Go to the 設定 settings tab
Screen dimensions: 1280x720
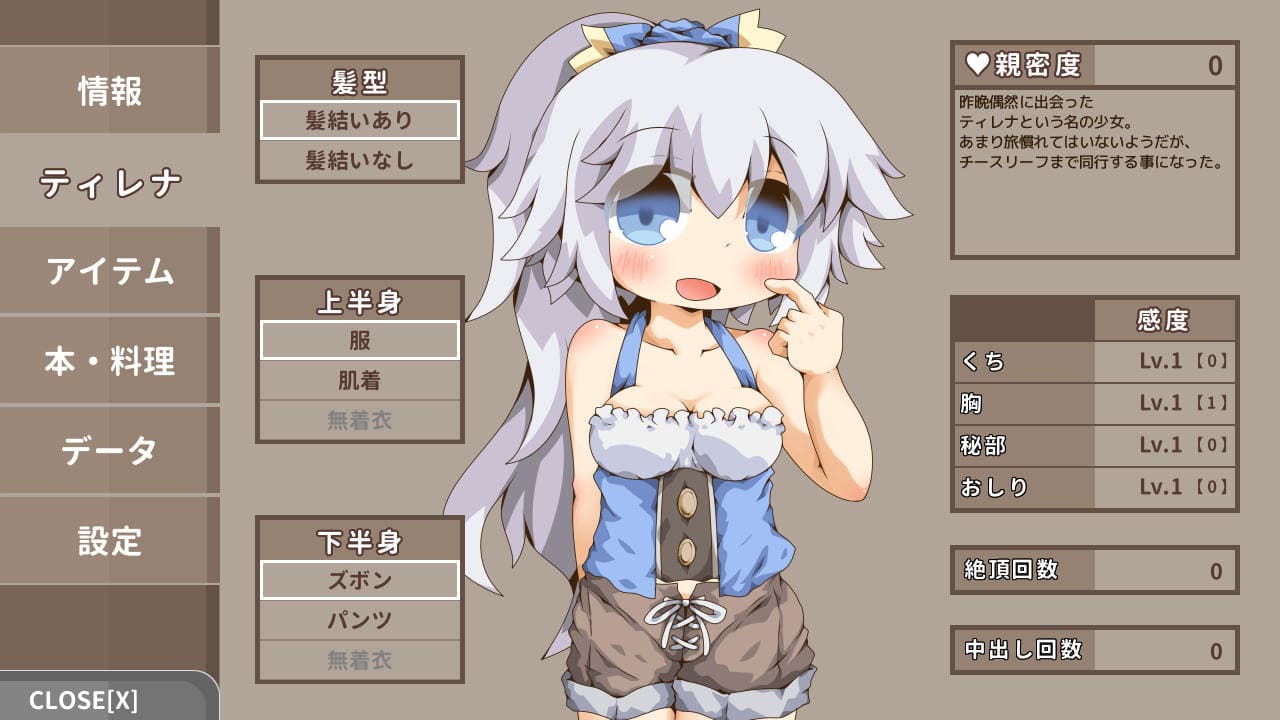[110, 541]
